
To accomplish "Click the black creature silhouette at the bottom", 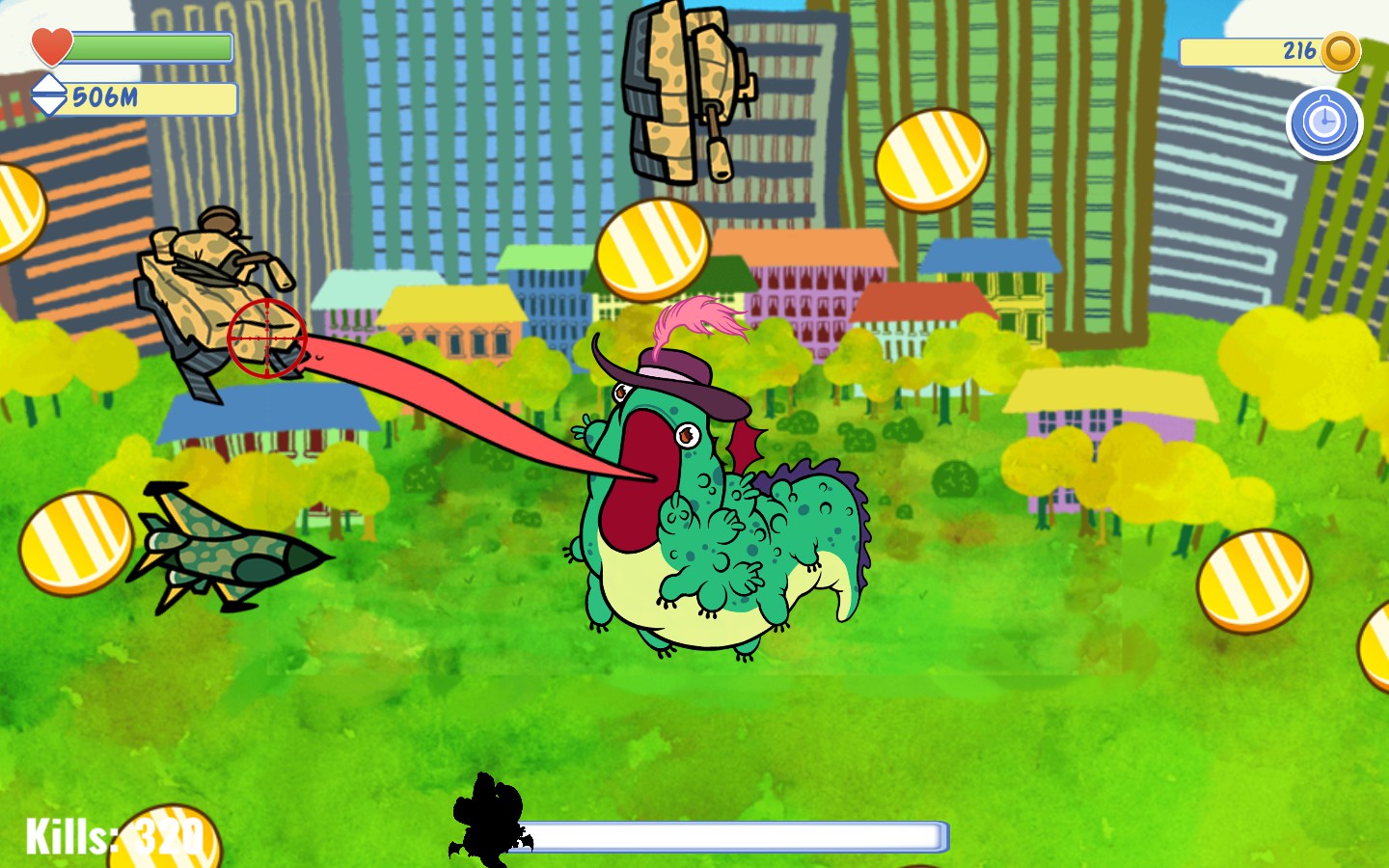I will (487, 820).
